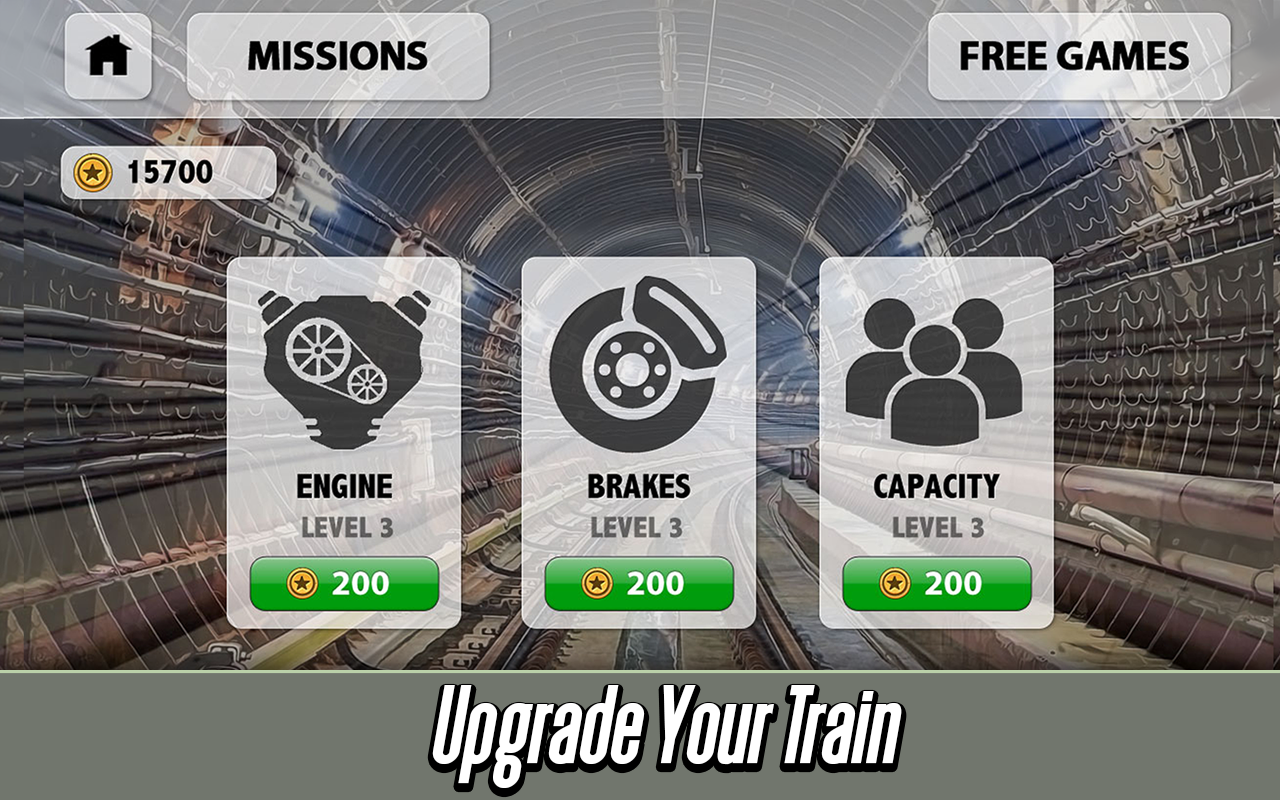This screenshot has height=800, width=1280.
Task: Buy the Engine upgrade for 200 coins
Action: 343,585
